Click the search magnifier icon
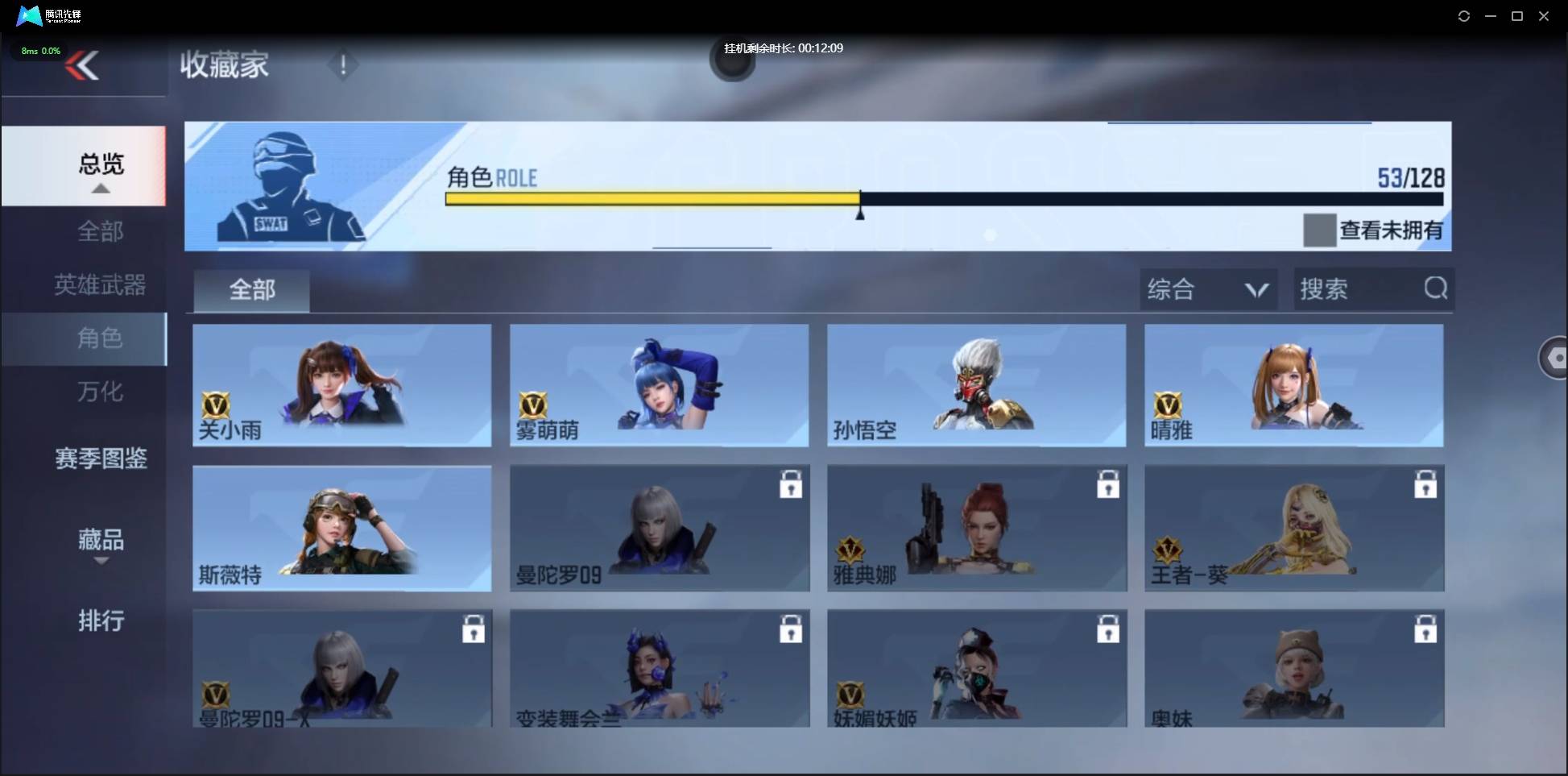The image size is (1568, 776). tap(1436, 288)
